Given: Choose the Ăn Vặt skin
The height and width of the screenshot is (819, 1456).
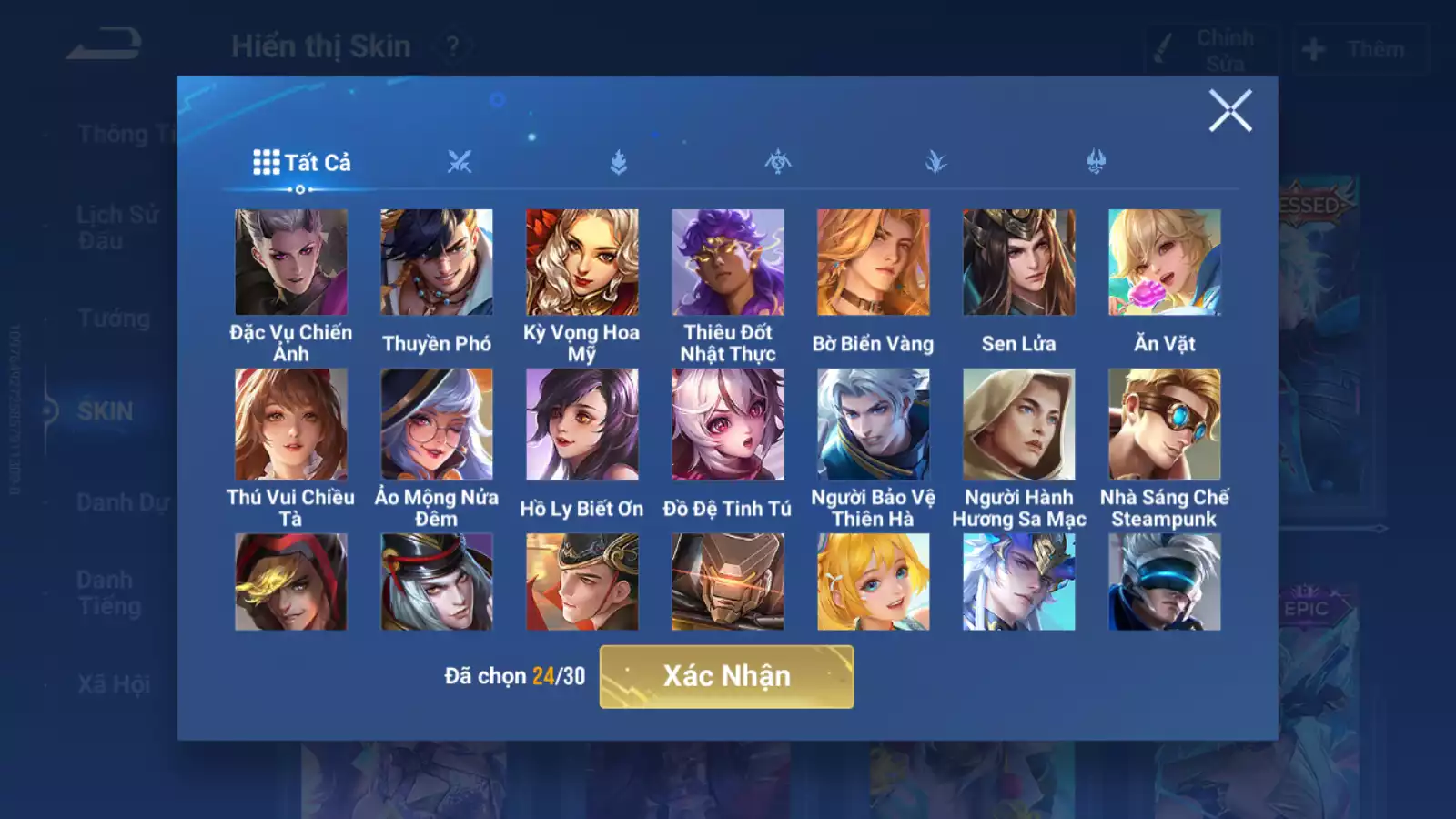Looking at the screenshot, I should click(x=1165, y=263).
